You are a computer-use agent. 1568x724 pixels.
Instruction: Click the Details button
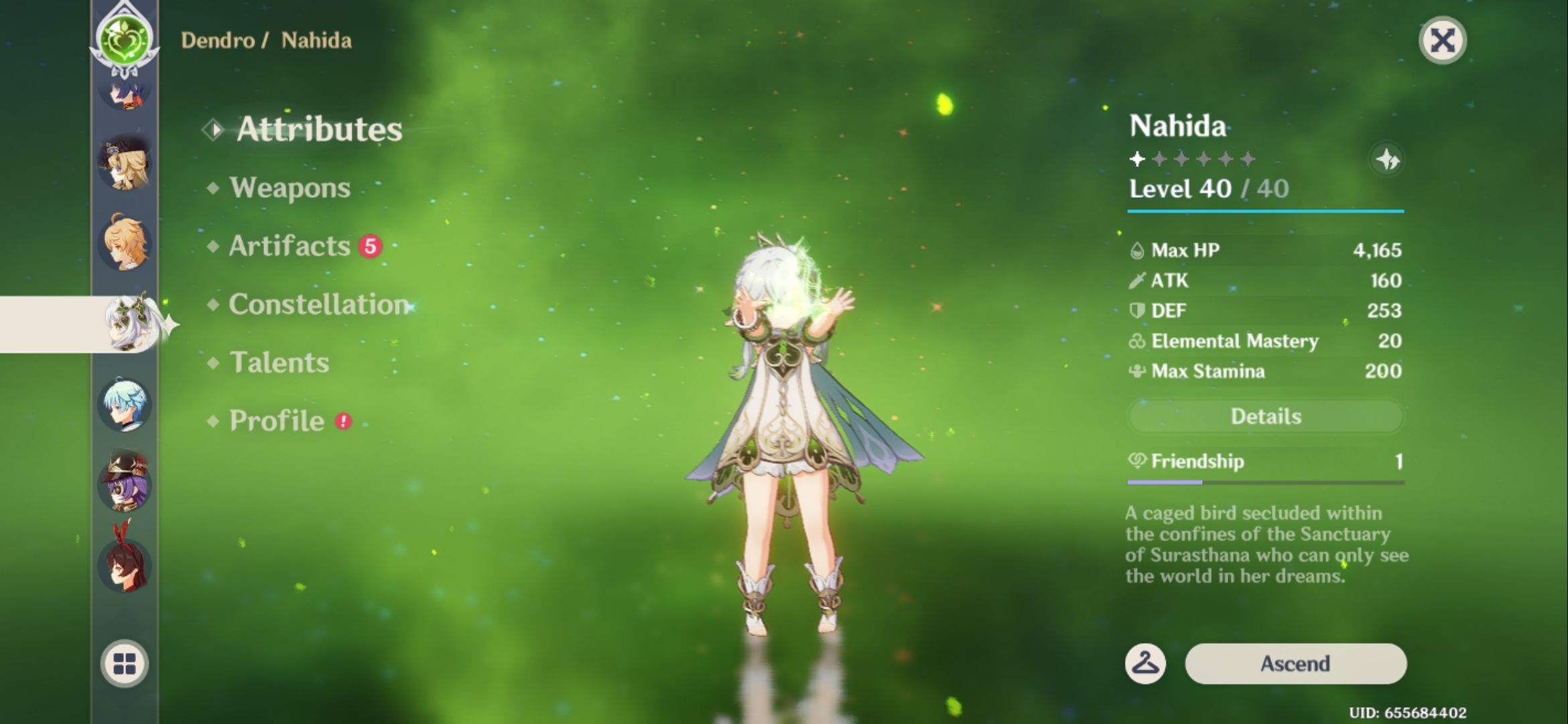tap(1265, 416)
